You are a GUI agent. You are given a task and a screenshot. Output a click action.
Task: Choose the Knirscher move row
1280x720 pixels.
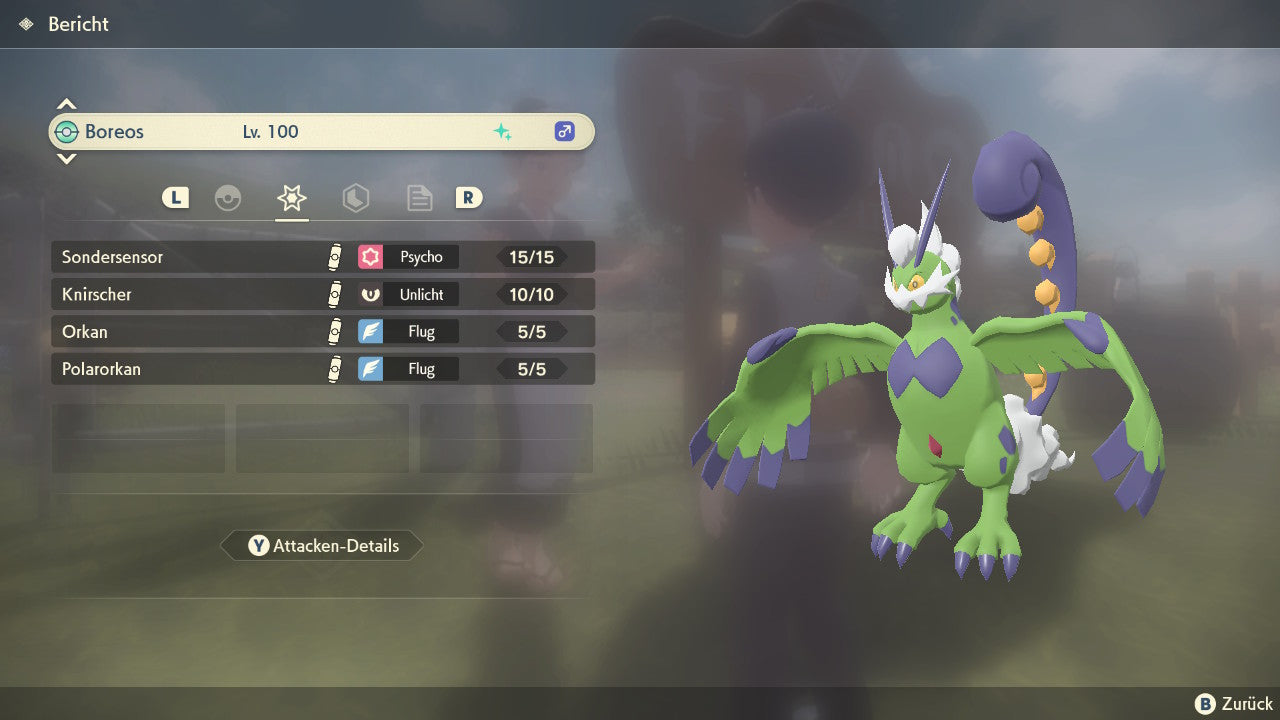322,294
